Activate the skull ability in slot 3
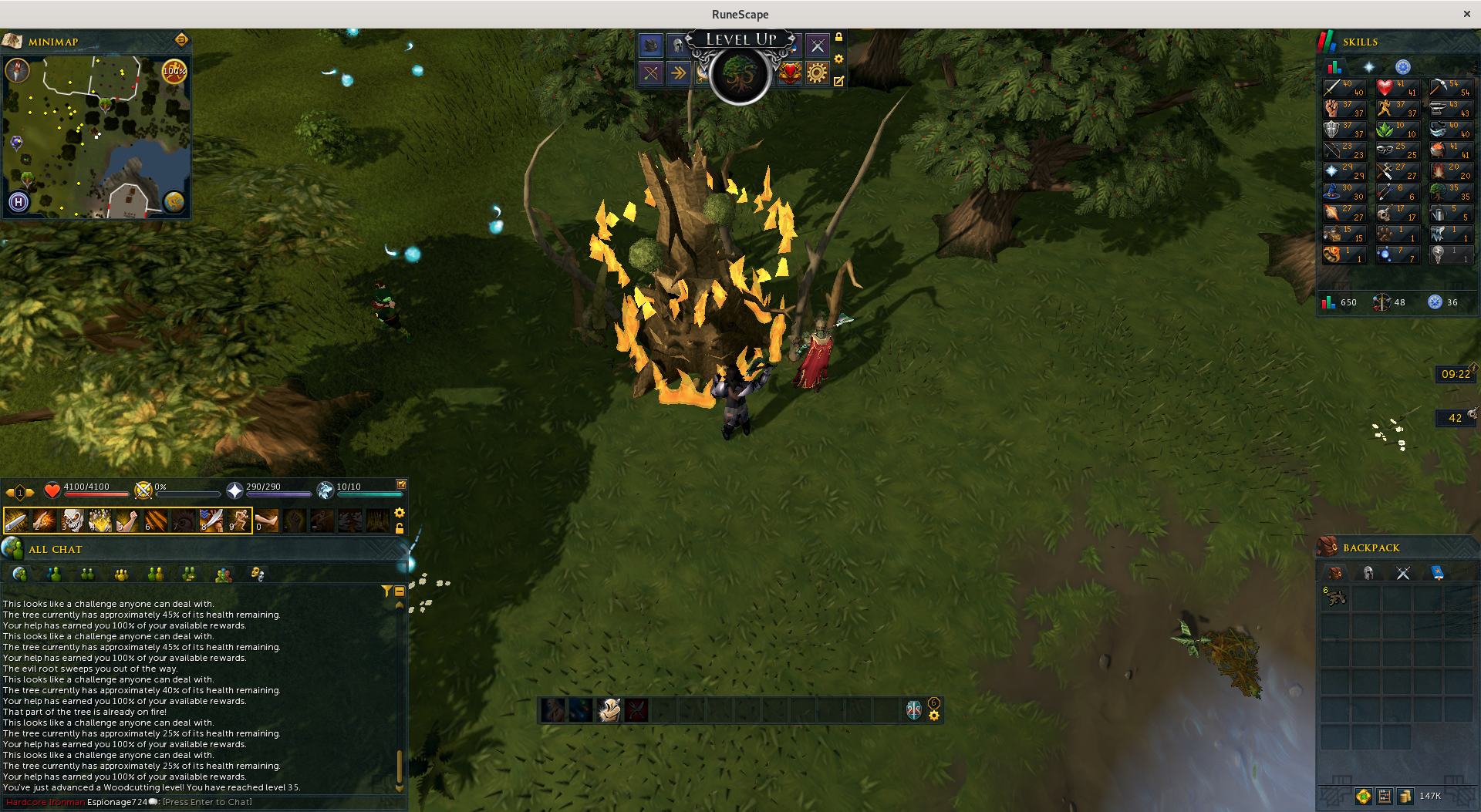This screenshot has height=812, width=1481. (x=73, y=521)
